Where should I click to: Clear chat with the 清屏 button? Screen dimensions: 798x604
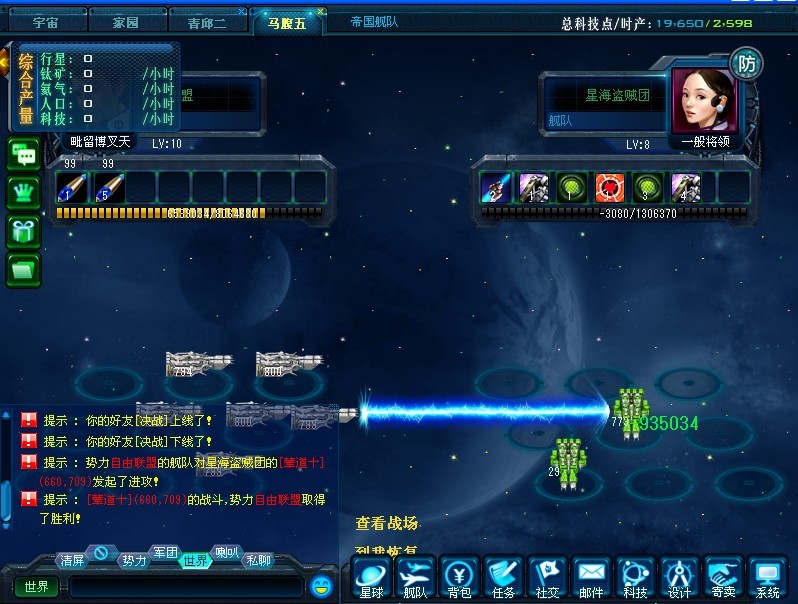(71, 559)
